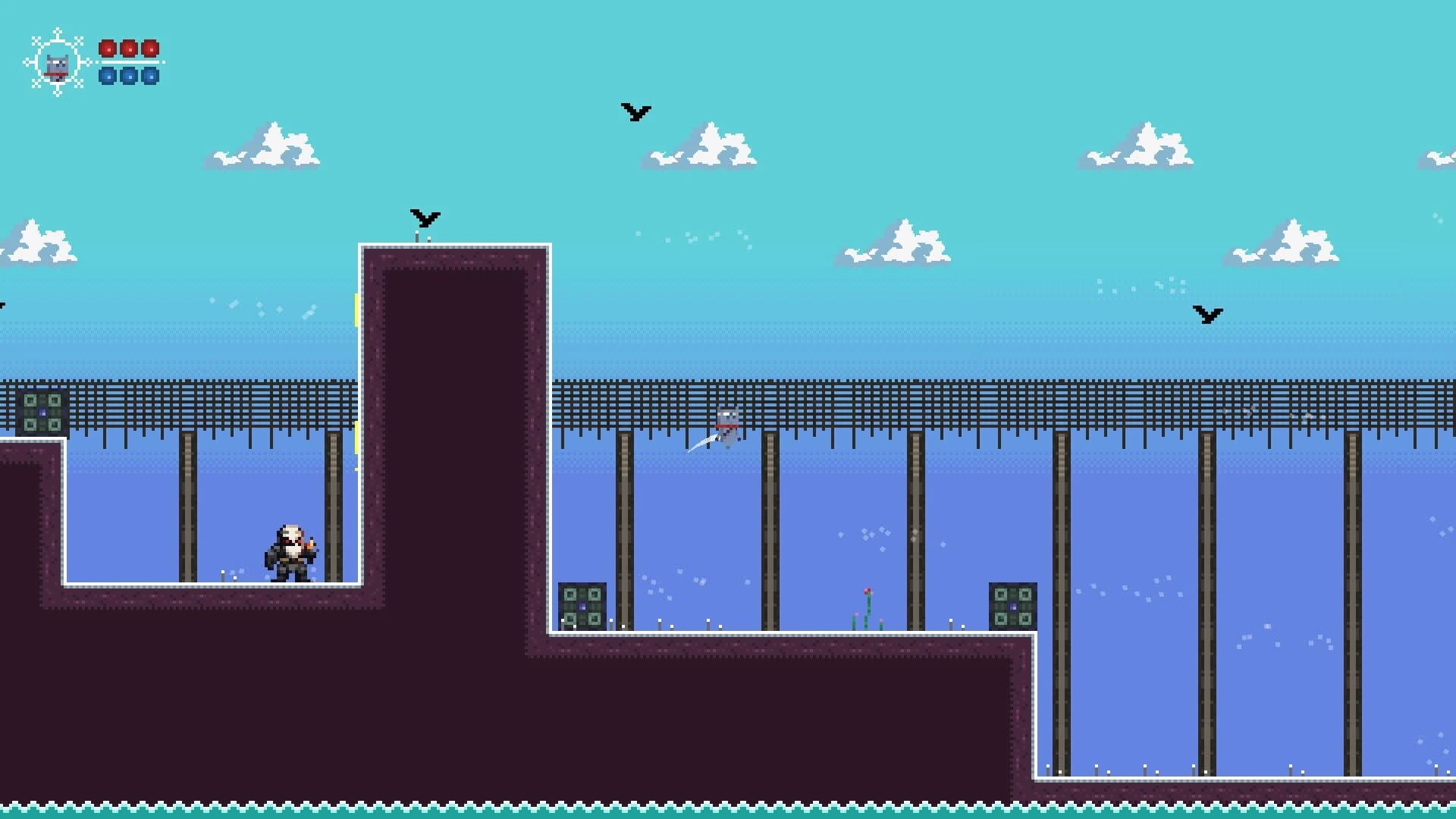
Task: Click the cat portrait in the snowflake frame
Action: 57,64
